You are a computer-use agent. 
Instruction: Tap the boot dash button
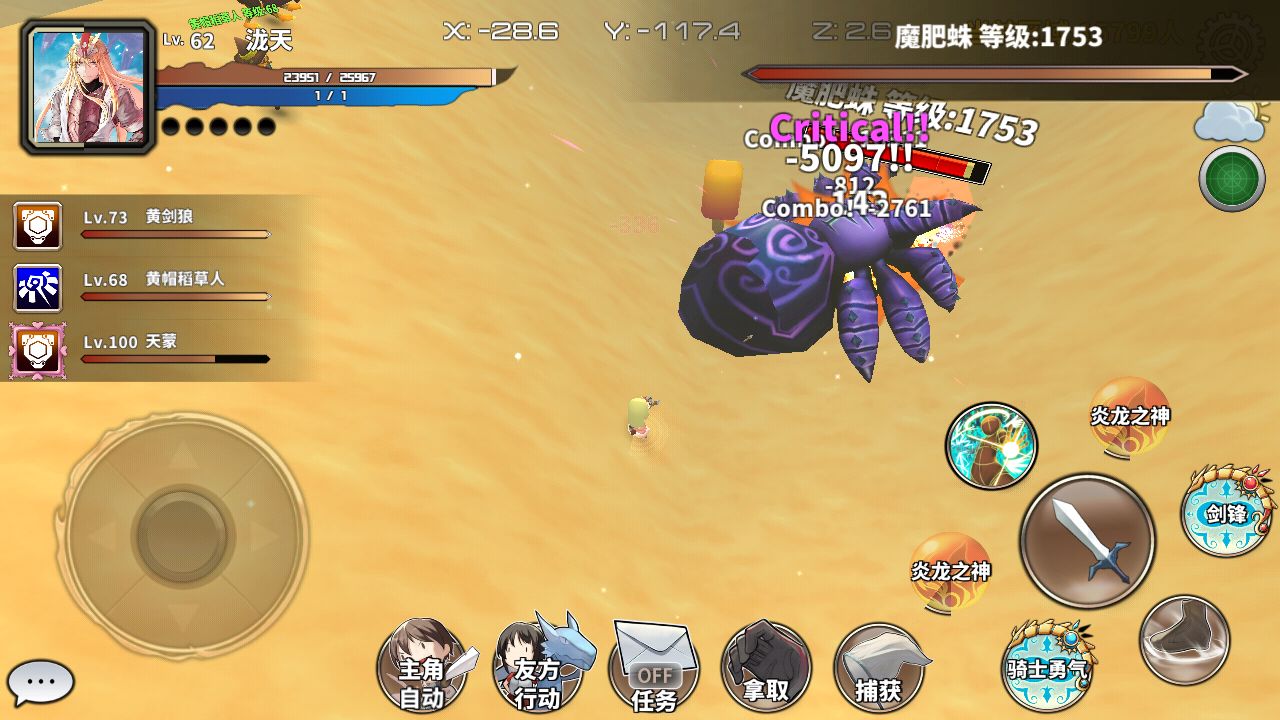click(1185, 639)
